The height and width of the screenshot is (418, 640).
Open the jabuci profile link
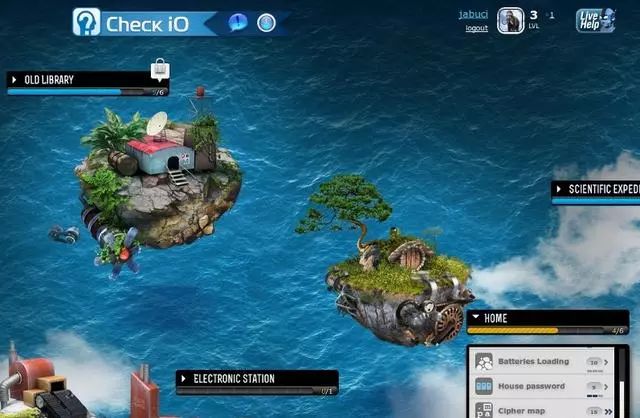point(474,14)
